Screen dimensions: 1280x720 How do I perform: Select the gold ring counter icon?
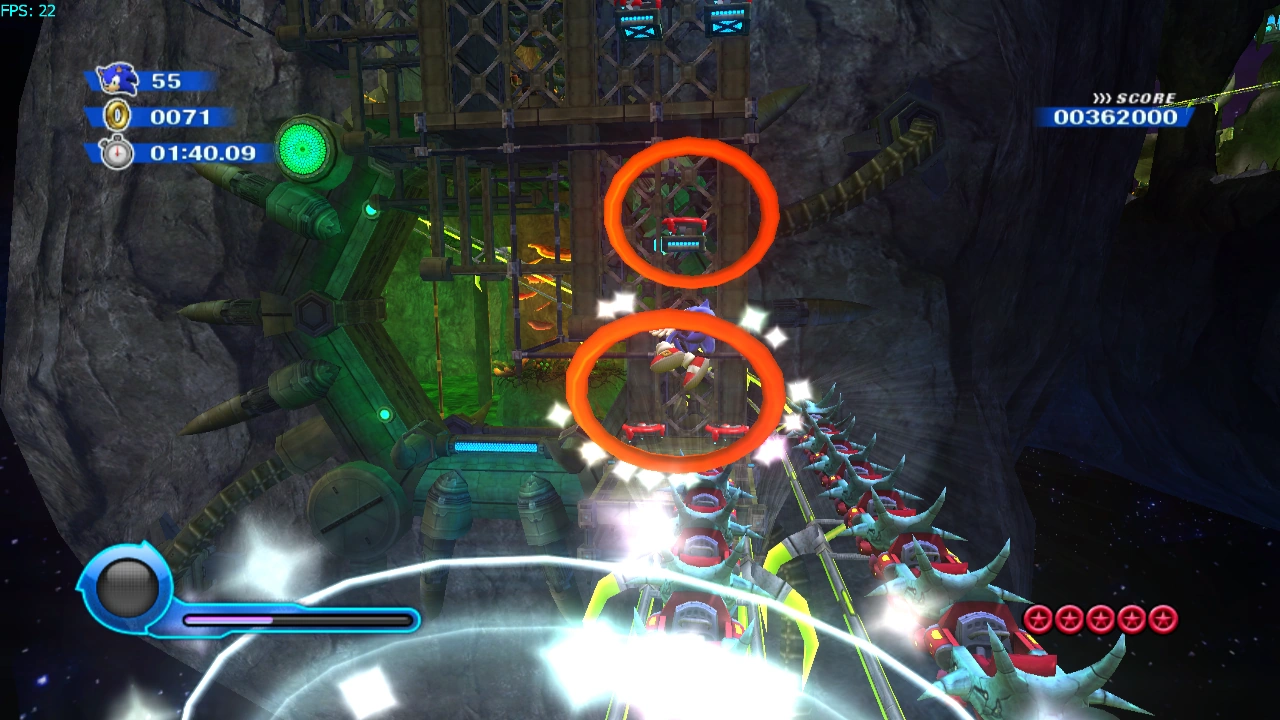118,117
